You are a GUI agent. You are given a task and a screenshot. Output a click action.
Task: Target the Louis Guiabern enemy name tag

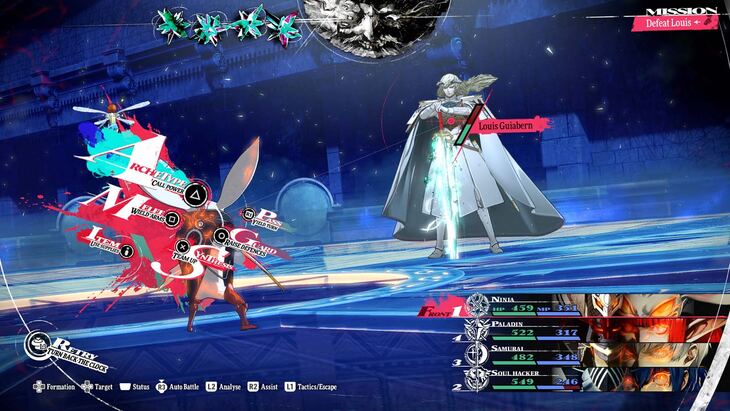tap(509, 124)
